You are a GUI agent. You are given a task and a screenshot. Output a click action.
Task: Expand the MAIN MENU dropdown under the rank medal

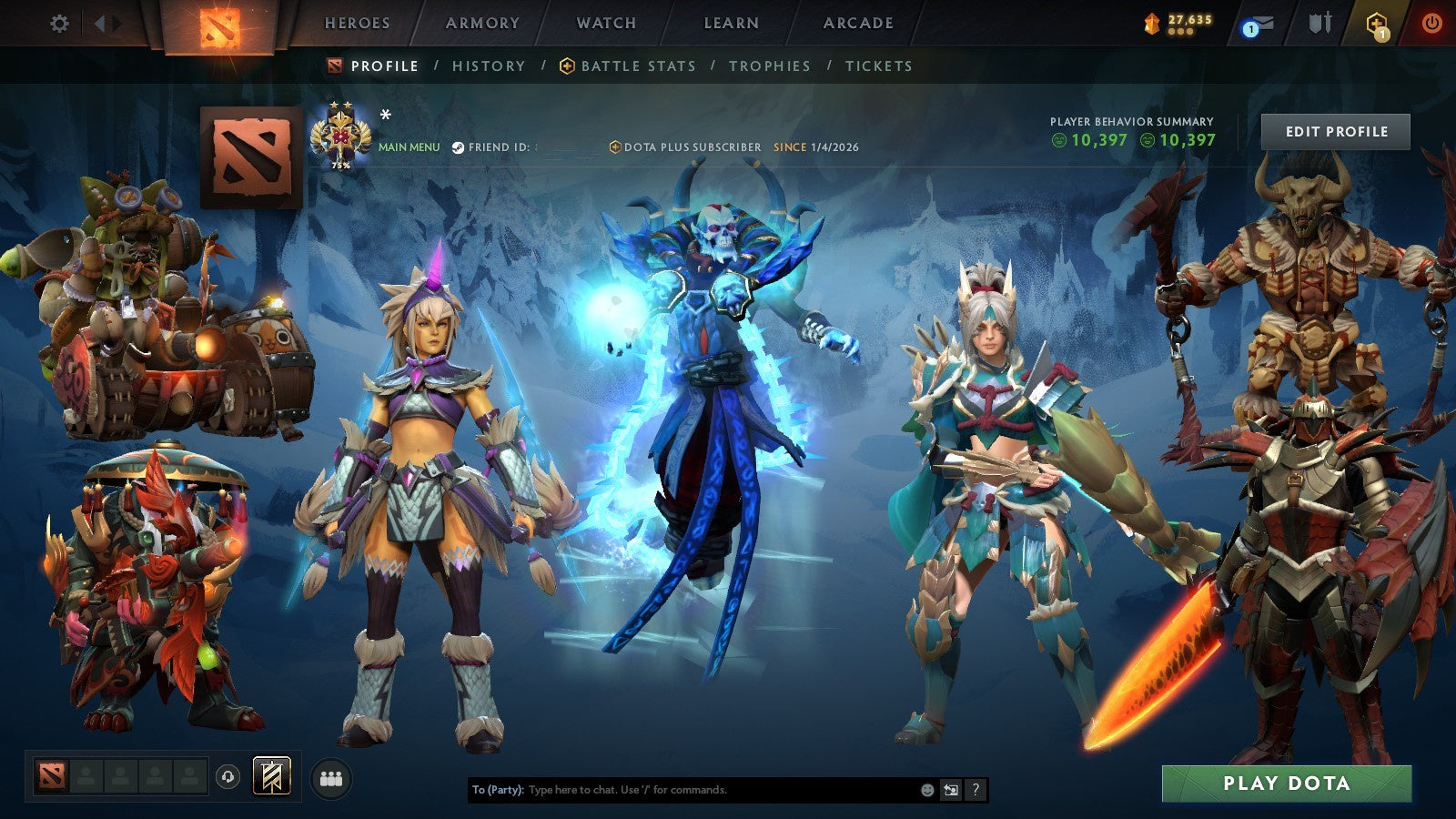[x=409, y=145]
